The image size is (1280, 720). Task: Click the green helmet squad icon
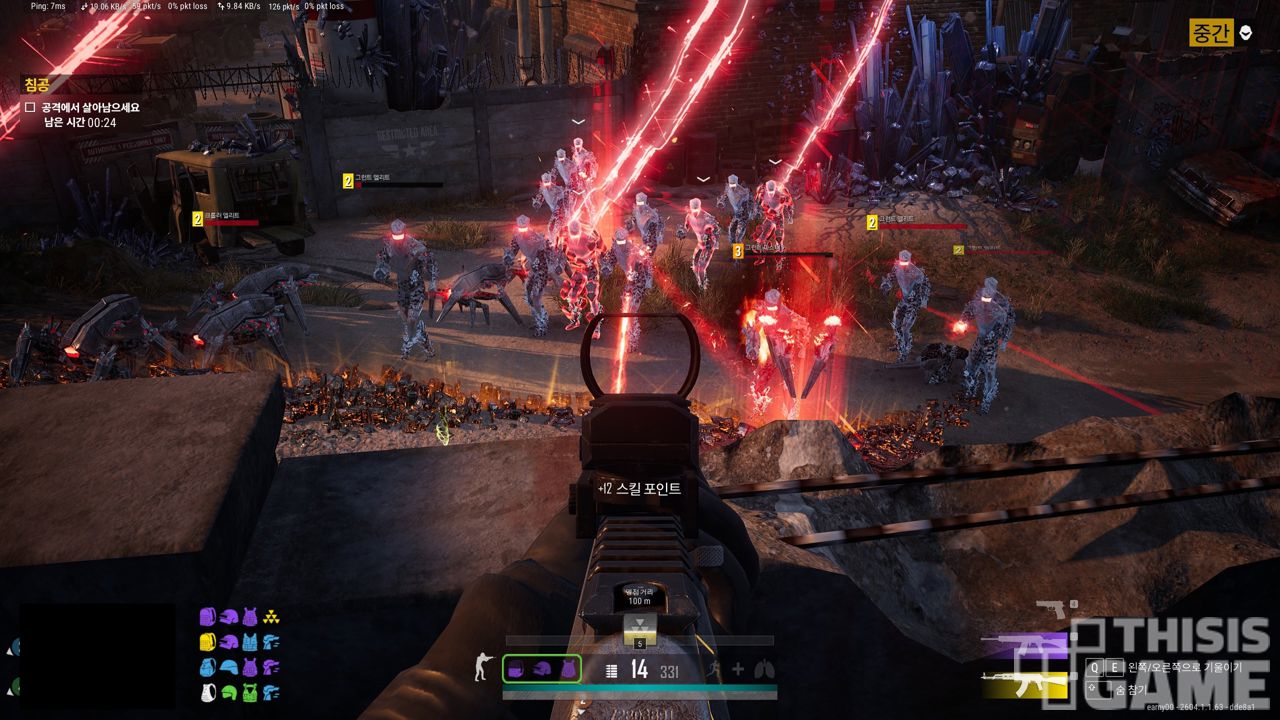click(229, 692)
